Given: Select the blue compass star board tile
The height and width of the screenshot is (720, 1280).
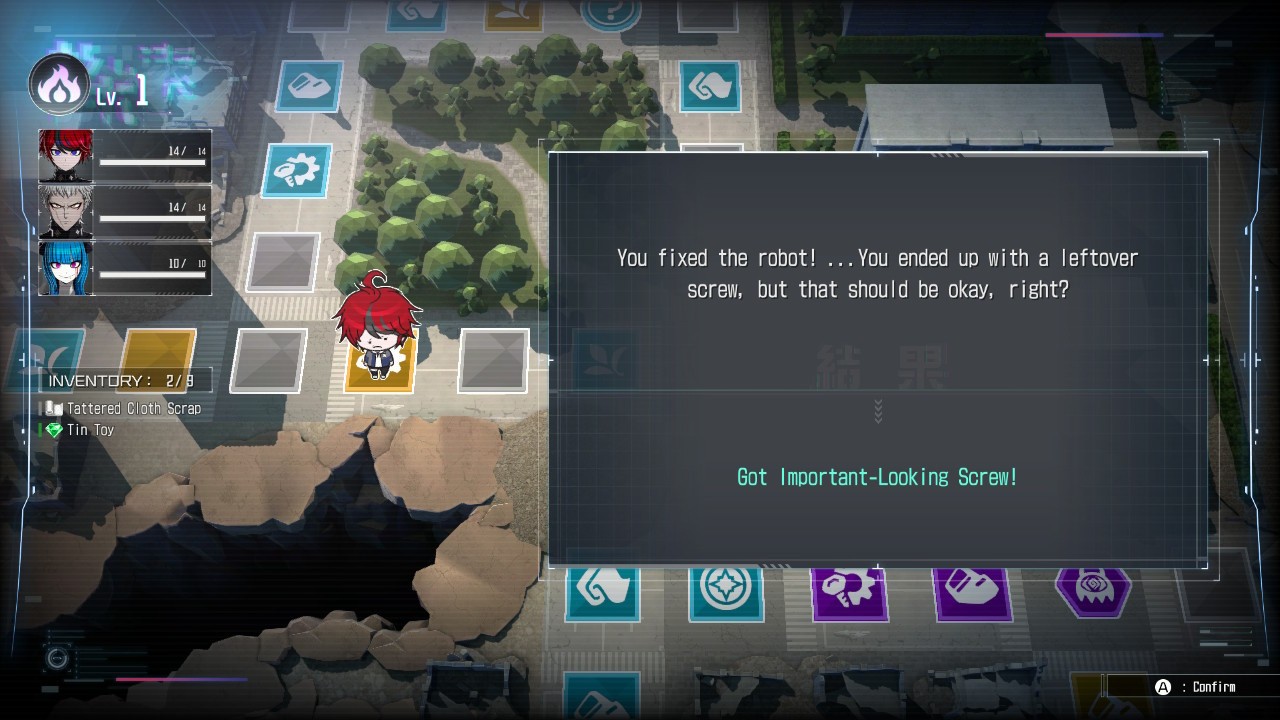Looking at the screenshot, I should click(x=725, y=590).
